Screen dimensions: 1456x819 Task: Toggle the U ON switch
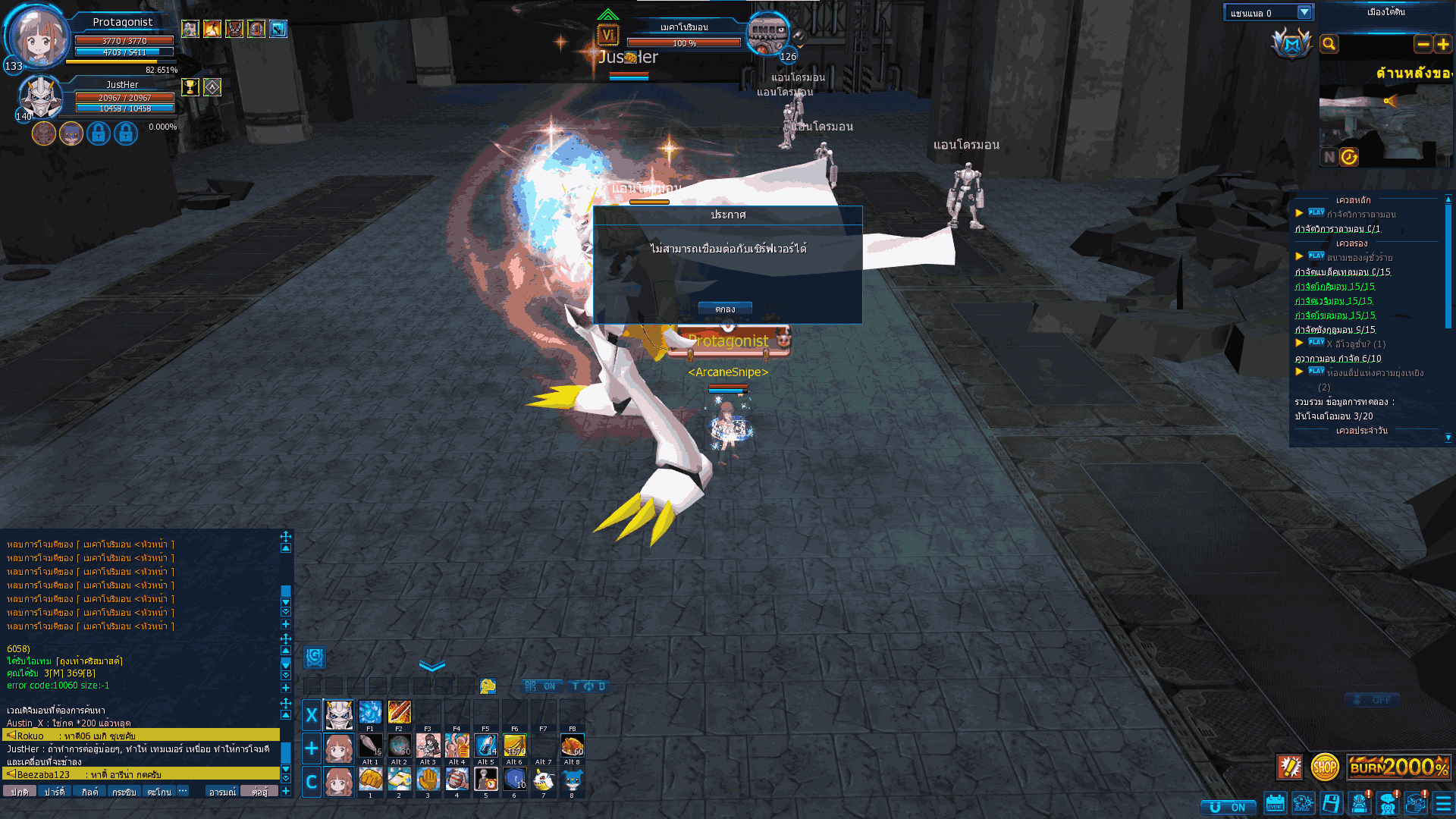(1228, 807)
